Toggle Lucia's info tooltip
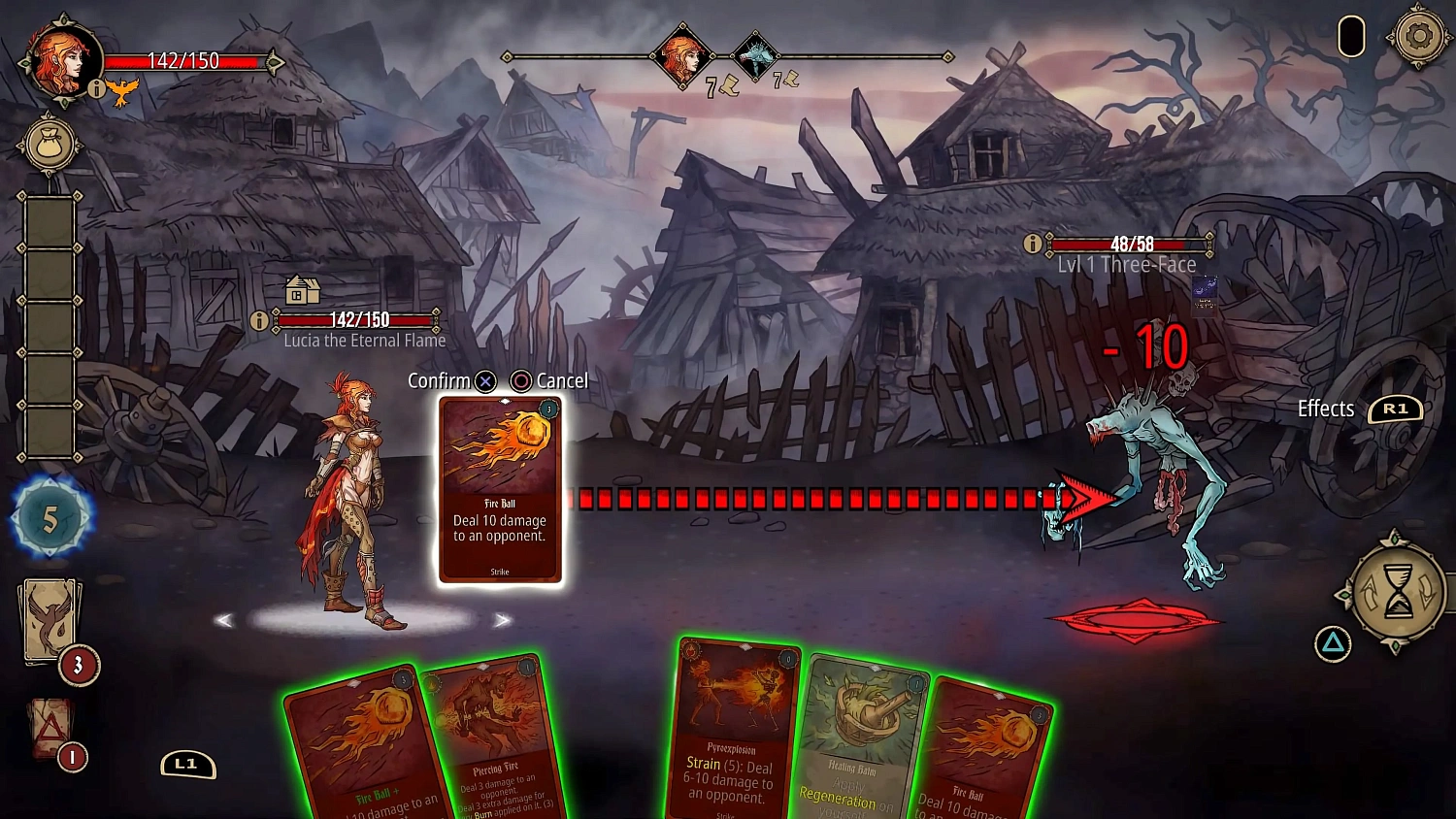This screenshot has height=819, width=1456. [x=259, y=319]
